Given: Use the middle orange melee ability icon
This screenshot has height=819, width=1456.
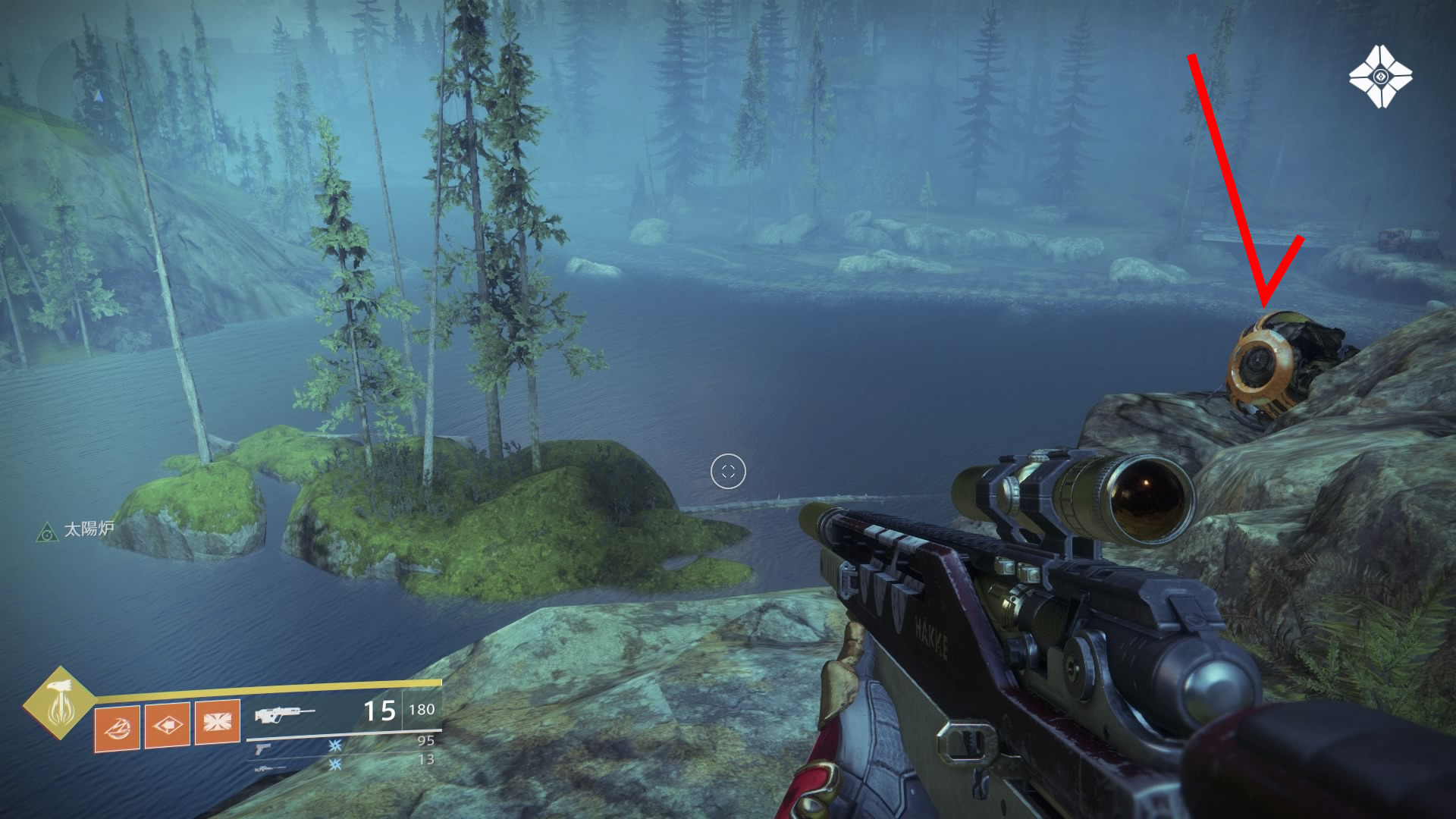Looking at the screenshot, I should point(167,725).
